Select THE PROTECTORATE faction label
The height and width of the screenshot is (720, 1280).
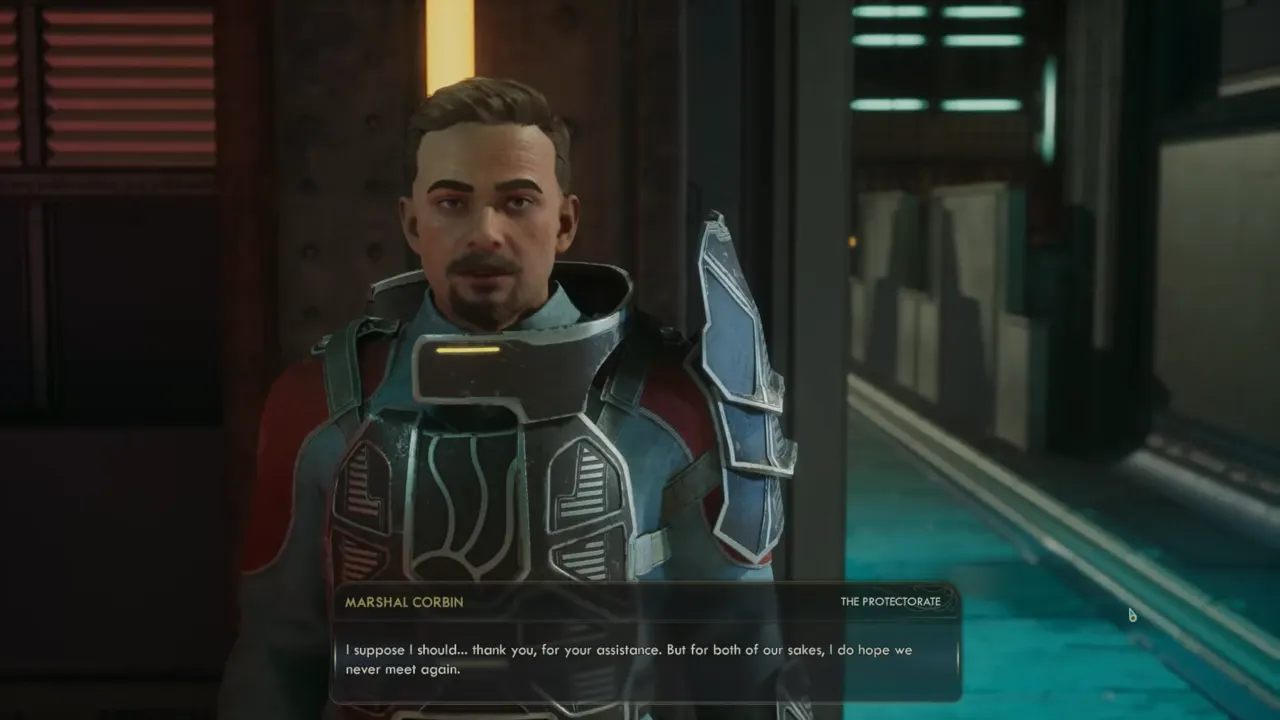coord(892,601)
